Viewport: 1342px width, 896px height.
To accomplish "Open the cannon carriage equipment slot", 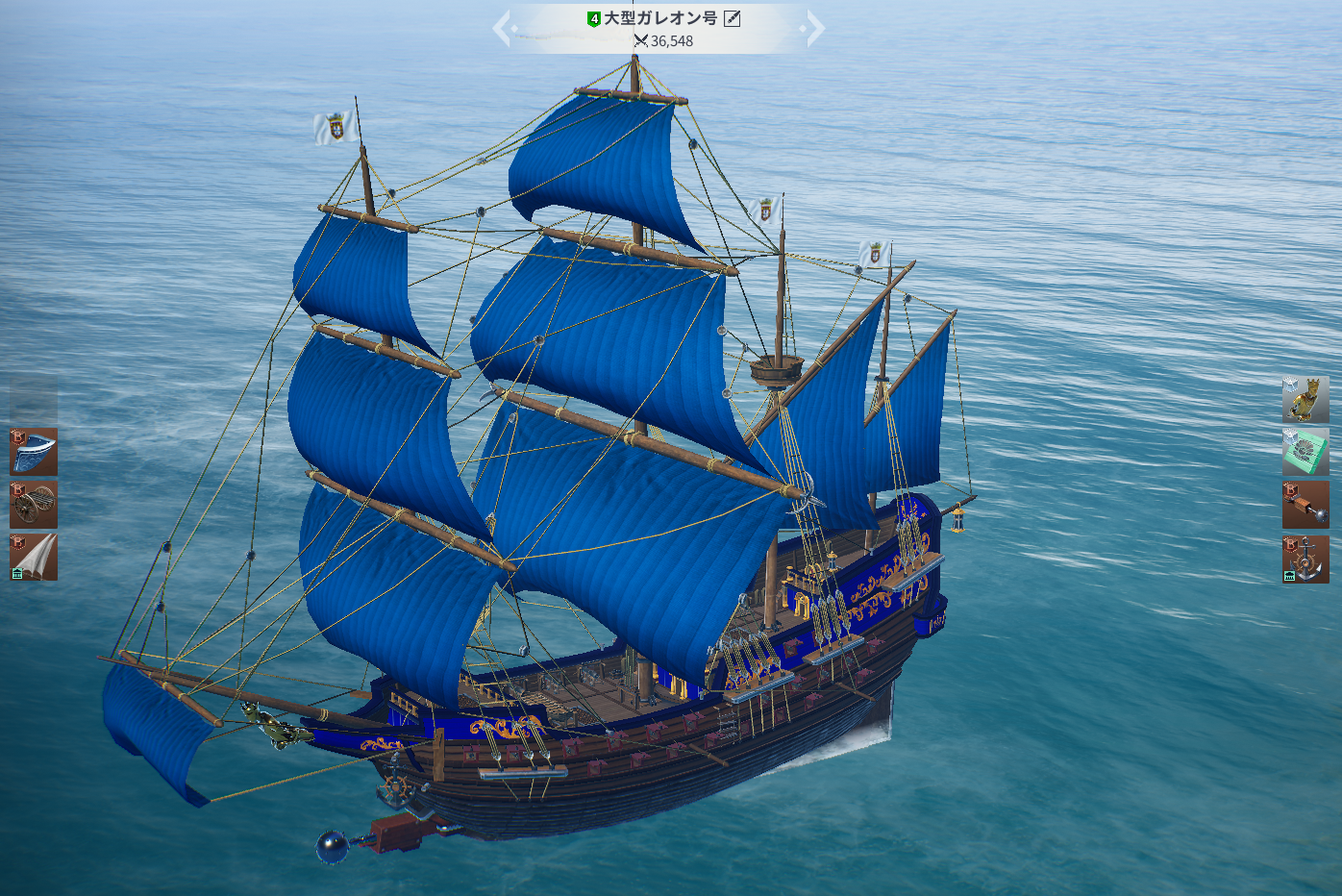I will (x=34, y=505).
